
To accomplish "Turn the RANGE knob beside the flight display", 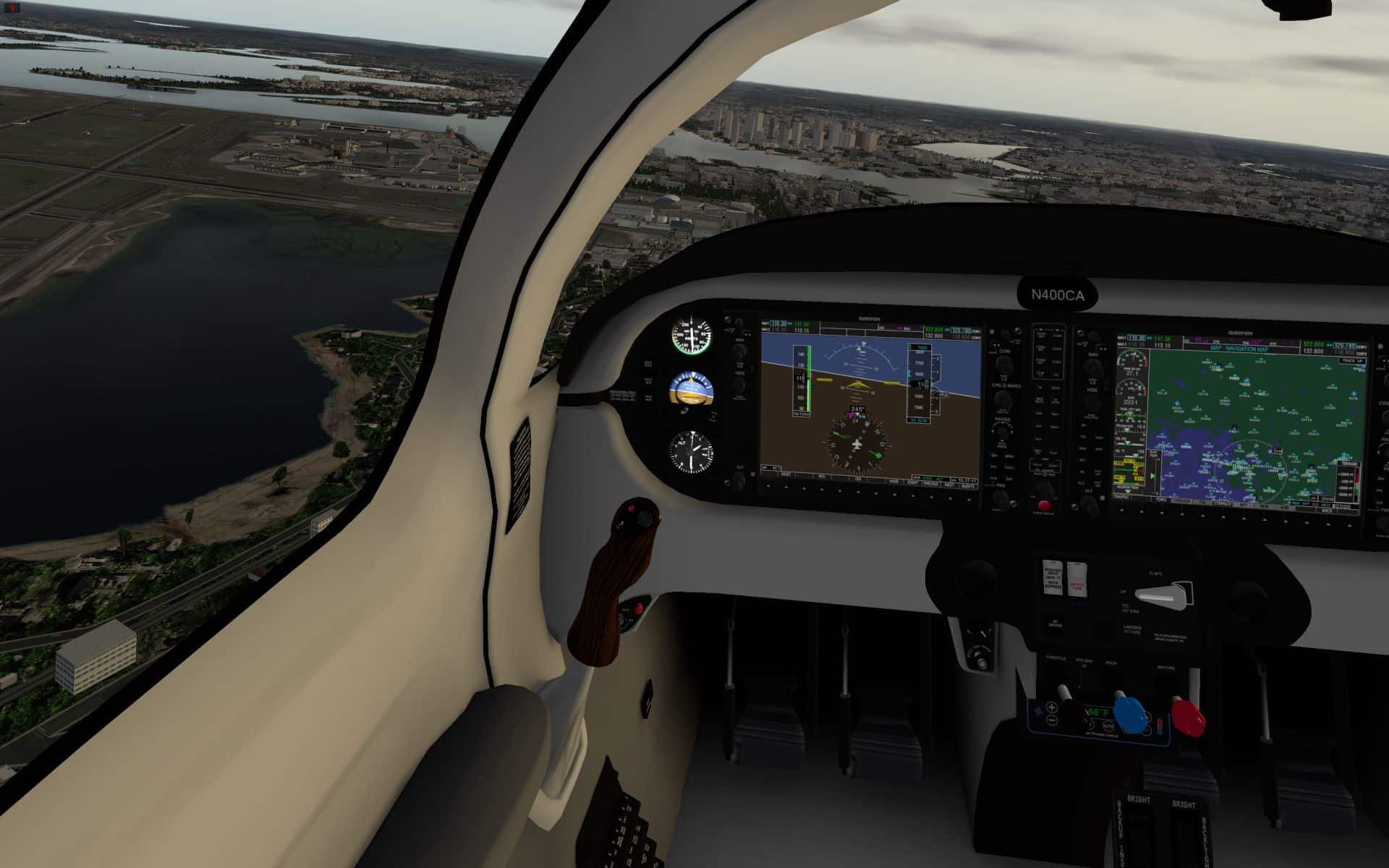I will point(1002,432).
